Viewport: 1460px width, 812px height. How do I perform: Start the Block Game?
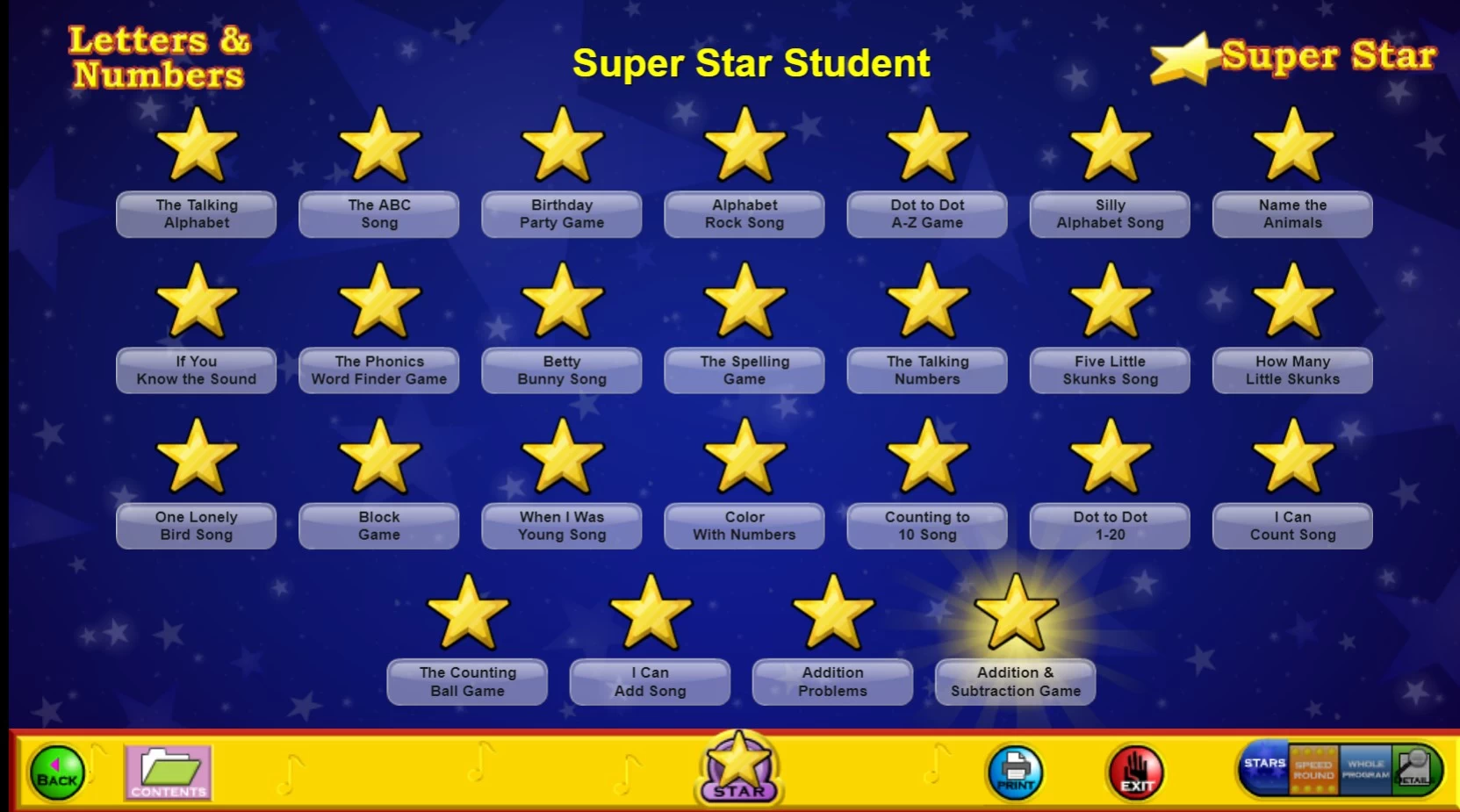[x=379, y=526]
